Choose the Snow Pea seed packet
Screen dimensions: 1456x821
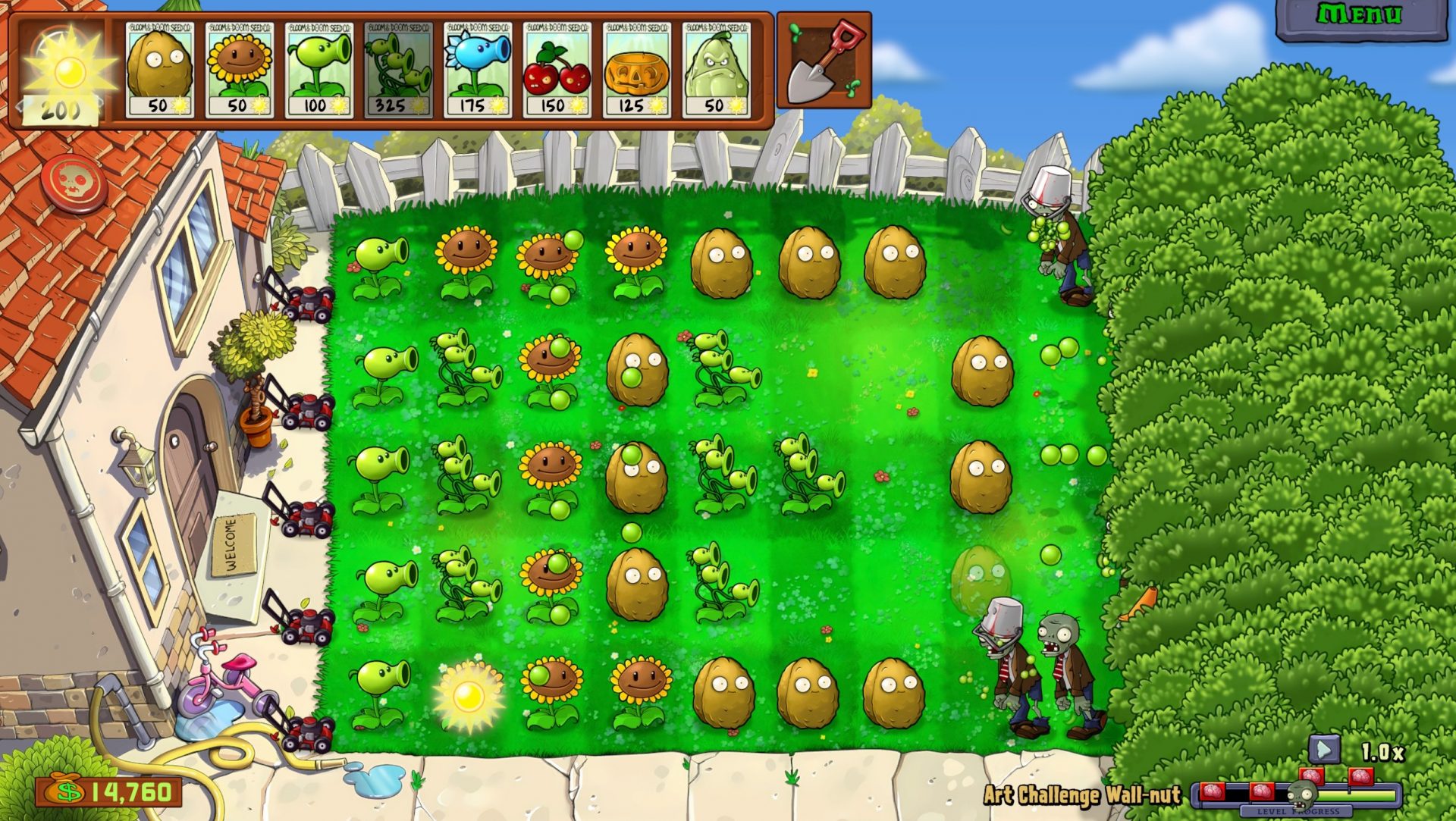pyautogui.click(x=478, y=68)
